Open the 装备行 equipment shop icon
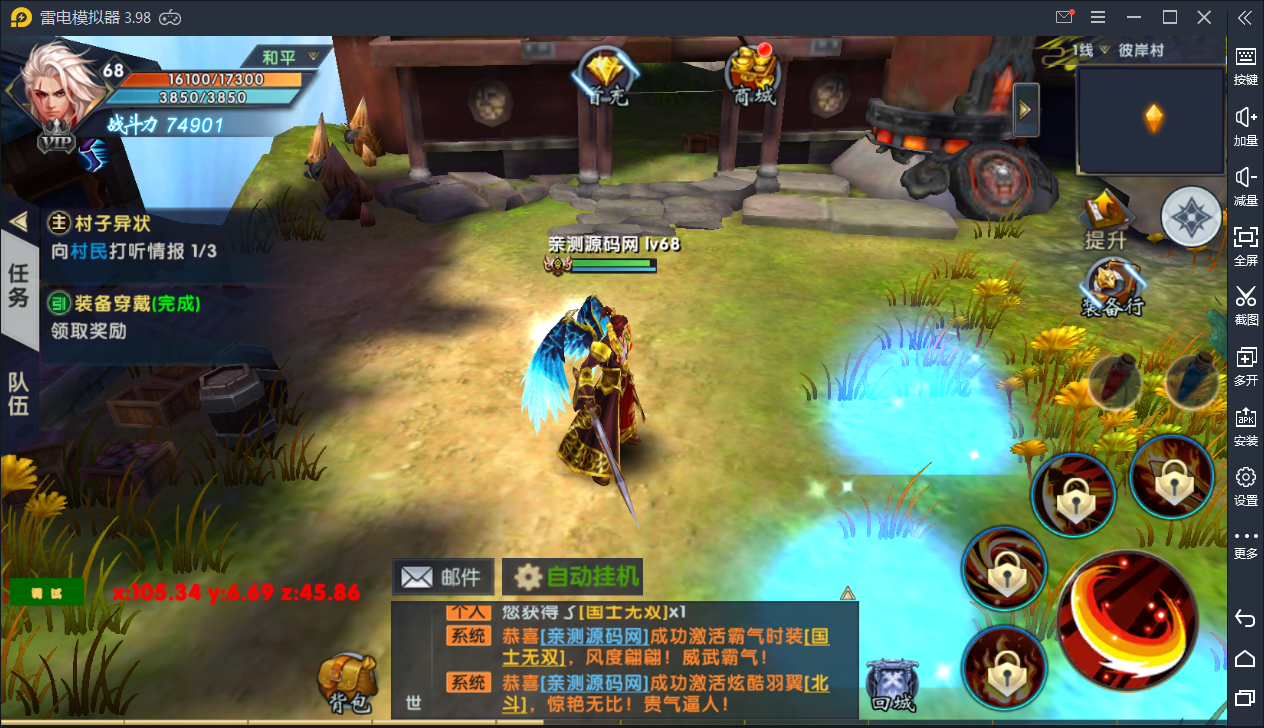Screen dimensions: 1264x728 (1113, 288)
